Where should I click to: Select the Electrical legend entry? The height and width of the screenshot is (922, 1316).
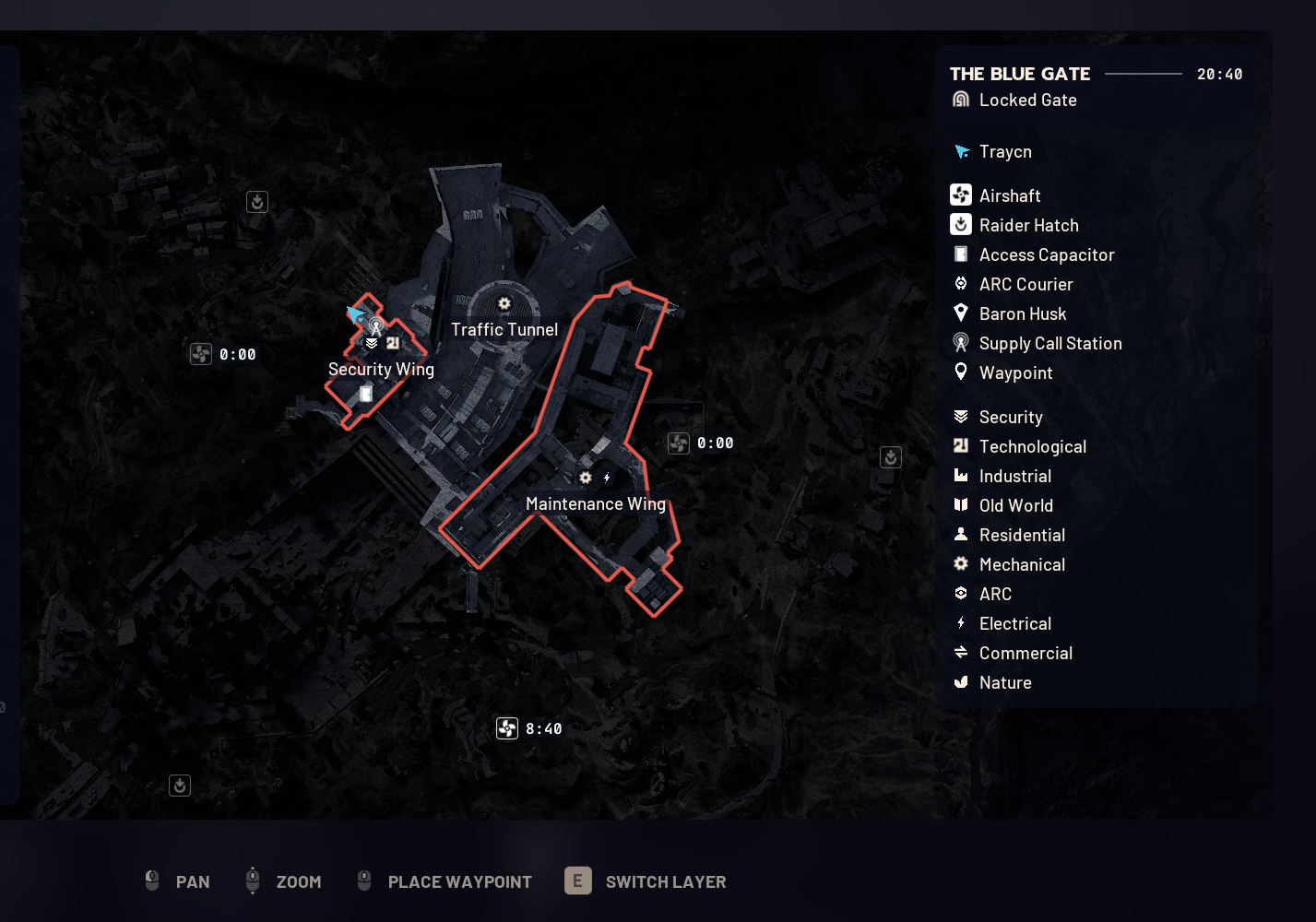1014,623
